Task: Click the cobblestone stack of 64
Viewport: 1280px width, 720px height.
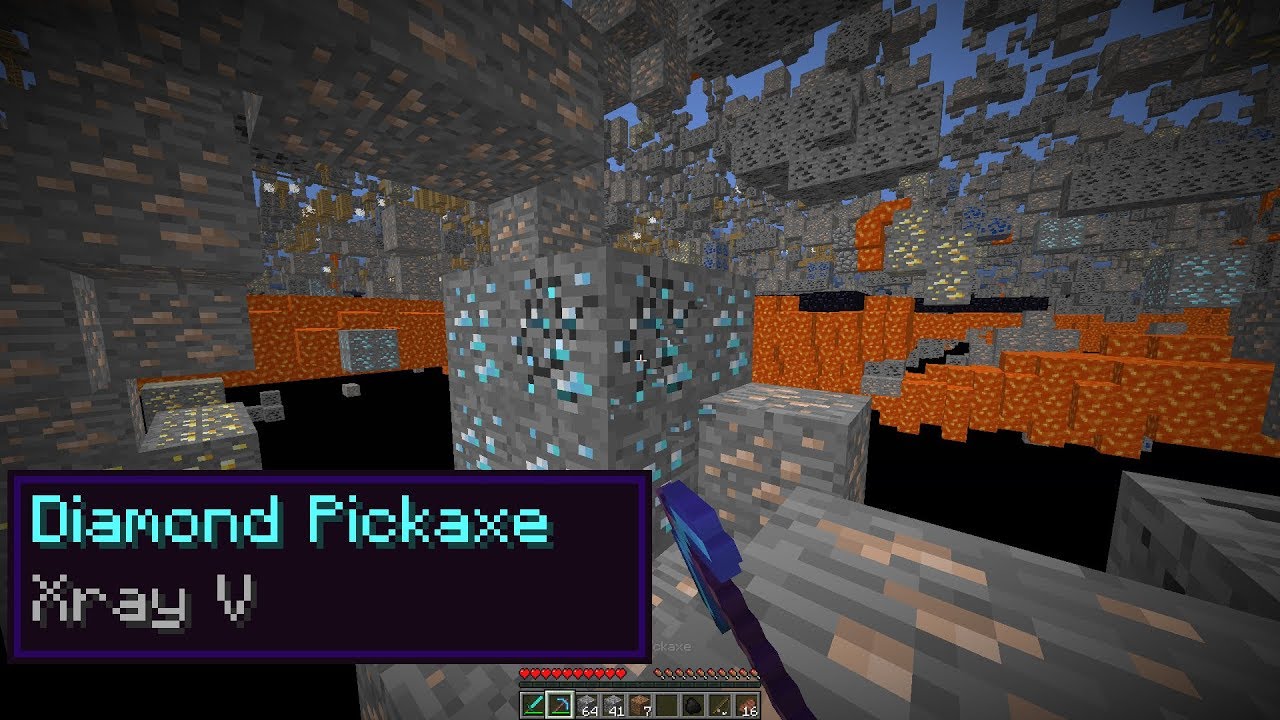Action: tap(587, 703)
